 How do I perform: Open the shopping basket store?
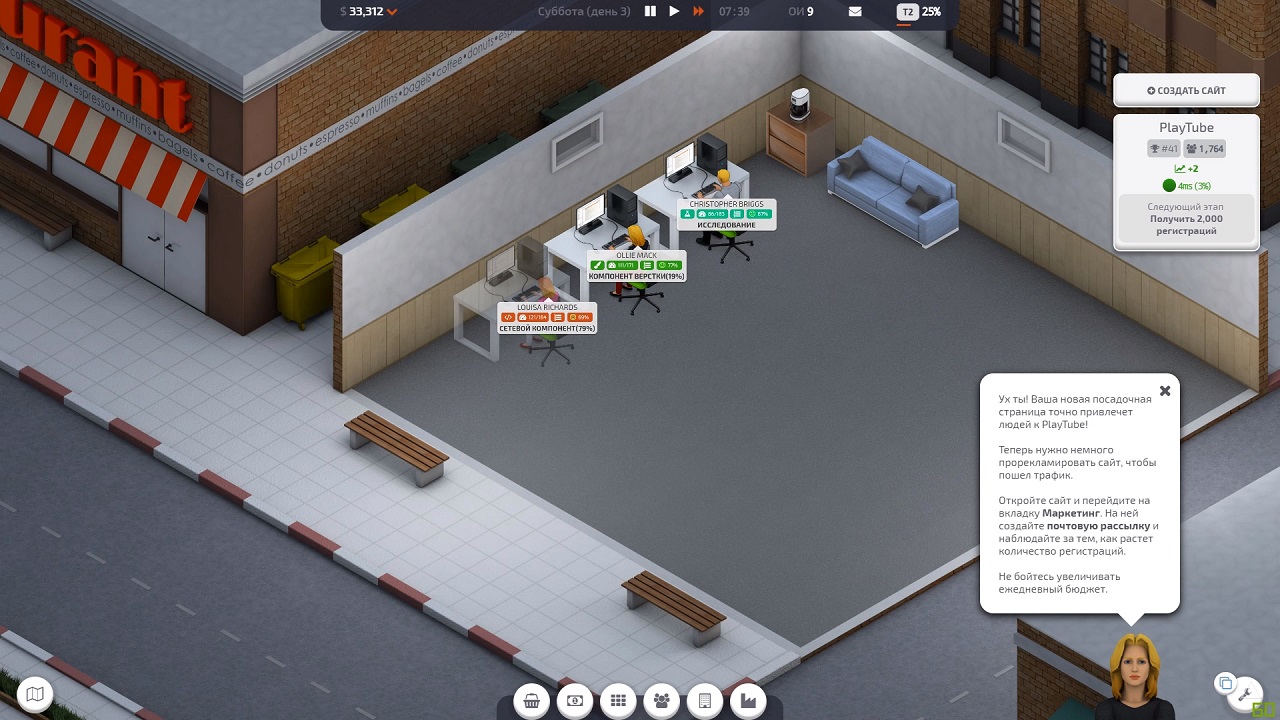click(532, 701)
